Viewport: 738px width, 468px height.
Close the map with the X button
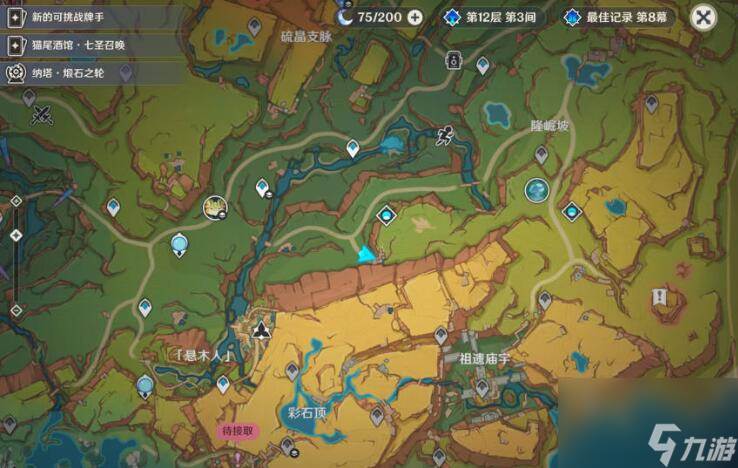[x=704, y=17]
